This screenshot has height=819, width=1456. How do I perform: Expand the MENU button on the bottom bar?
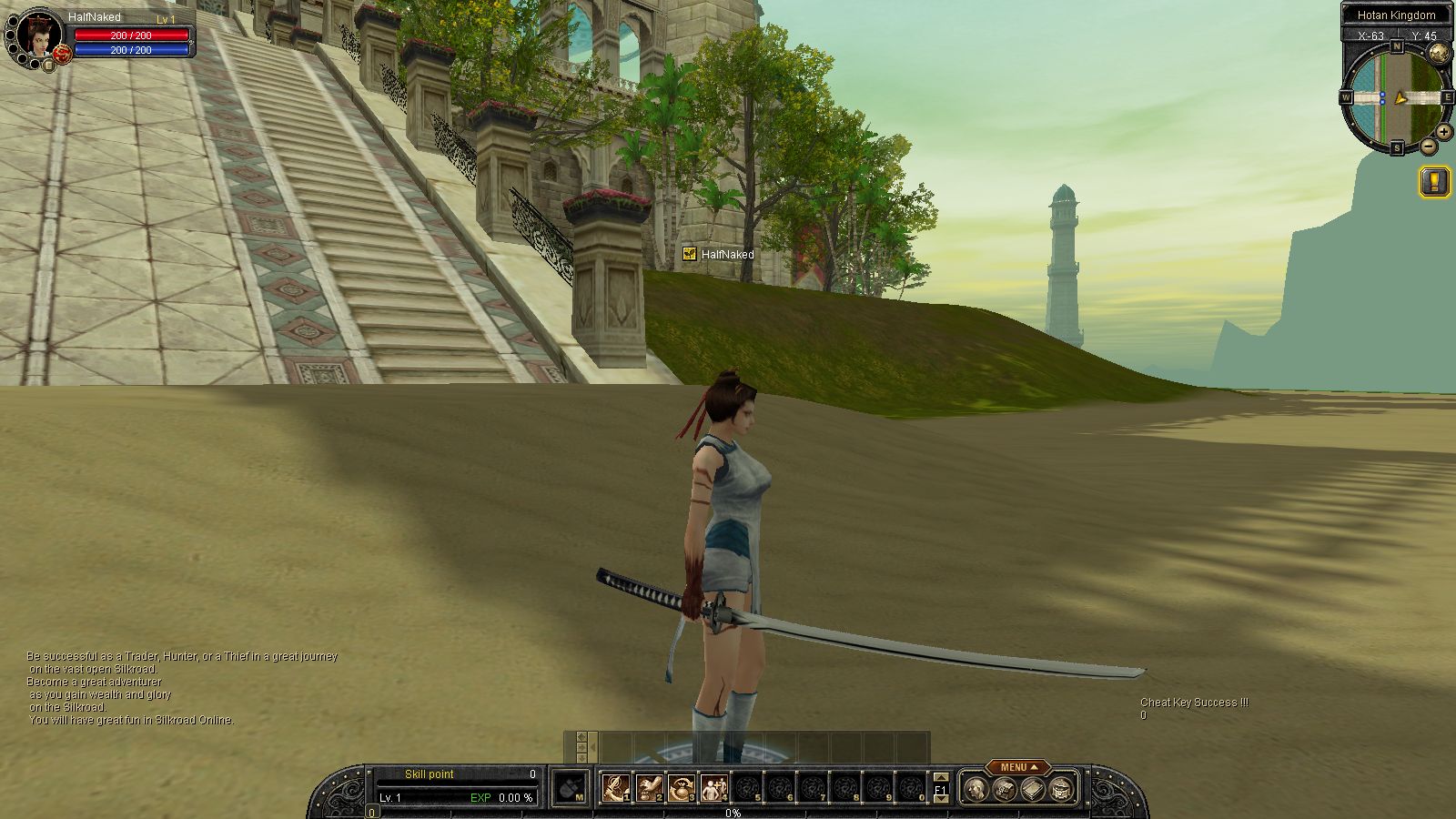click(x=1018, y=767)
